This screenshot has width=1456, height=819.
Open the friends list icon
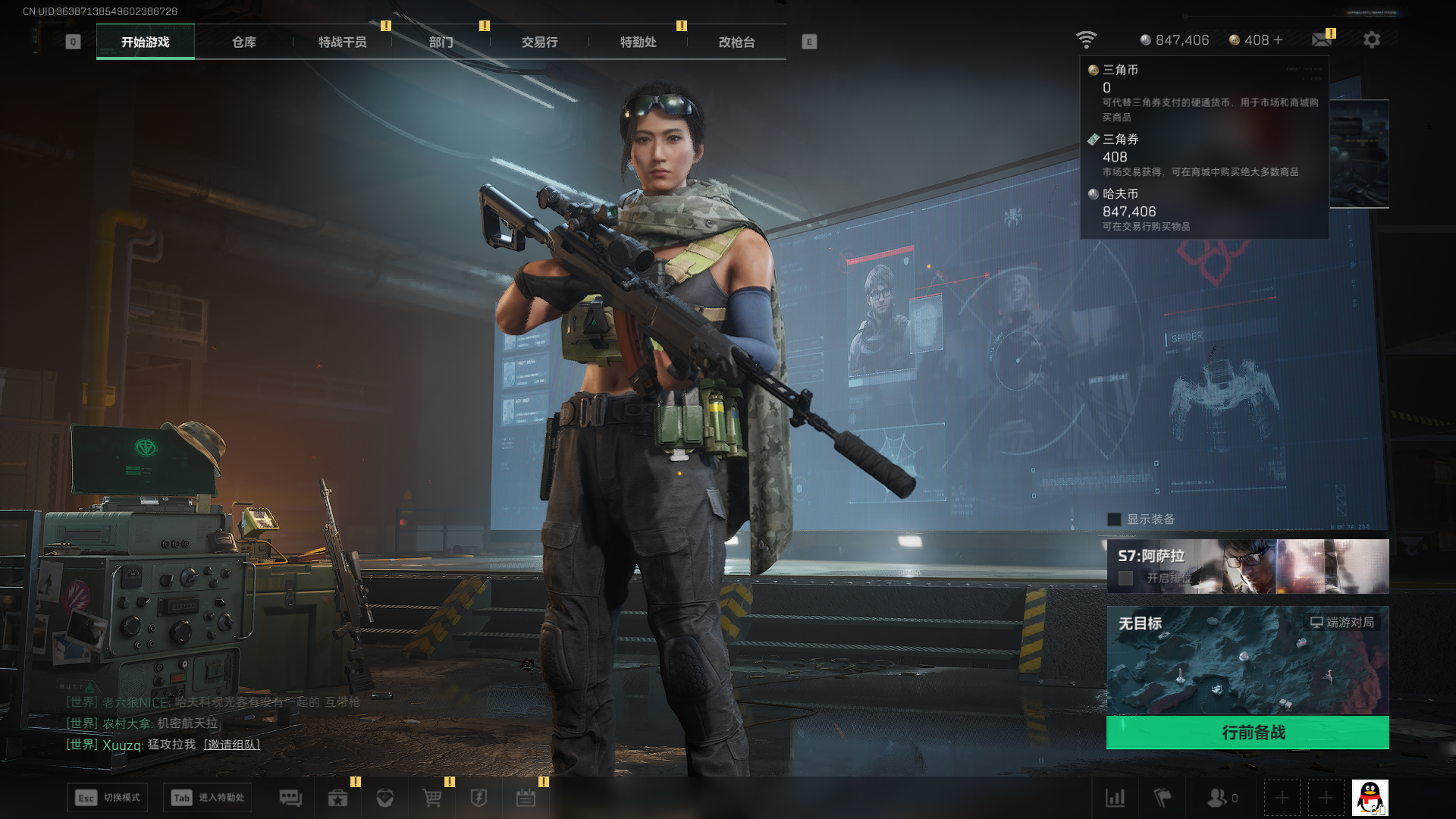tap(1217, 798)
